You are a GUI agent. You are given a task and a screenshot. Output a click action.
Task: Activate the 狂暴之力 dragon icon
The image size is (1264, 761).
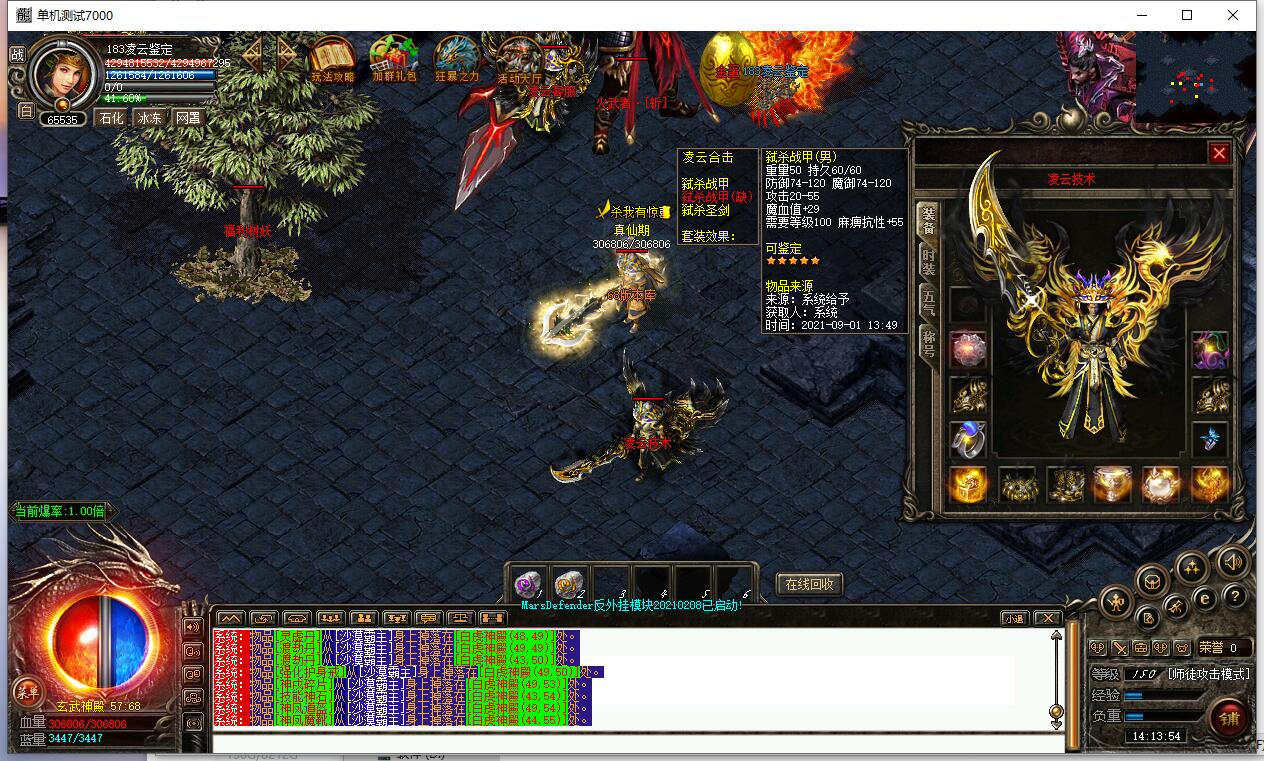pos(457,59)
